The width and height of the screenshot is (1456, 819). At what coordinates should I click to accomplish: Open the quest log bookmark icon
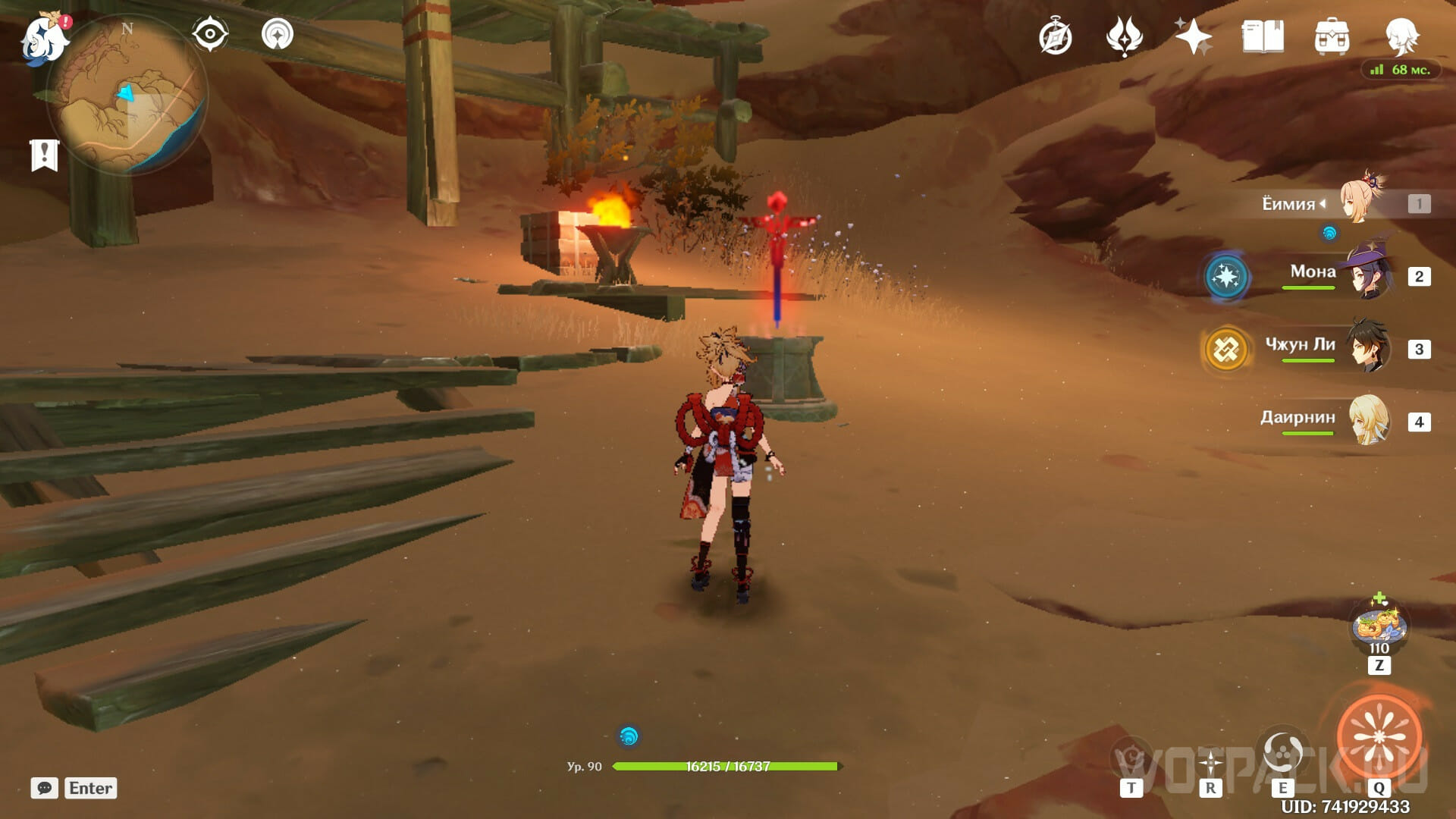point(44,155)
